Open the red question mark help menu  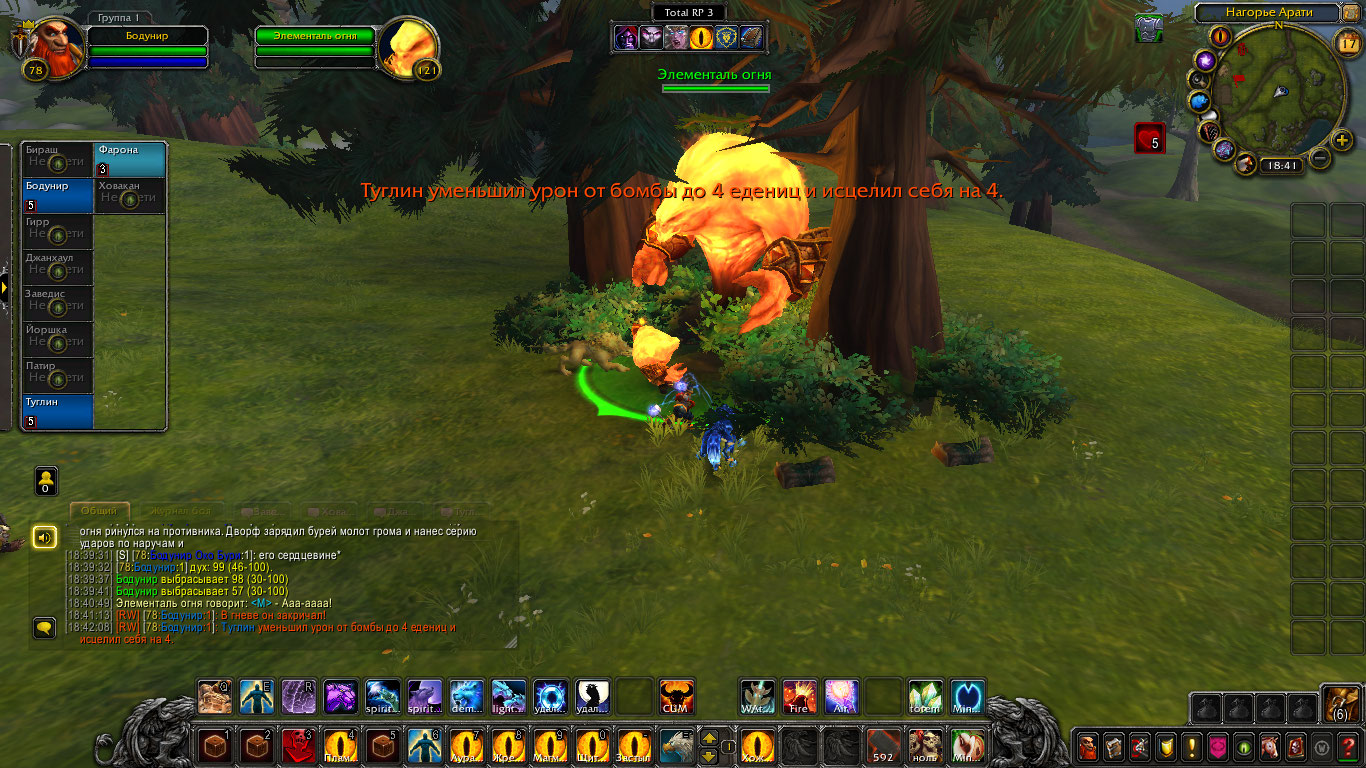(1348, 746)
